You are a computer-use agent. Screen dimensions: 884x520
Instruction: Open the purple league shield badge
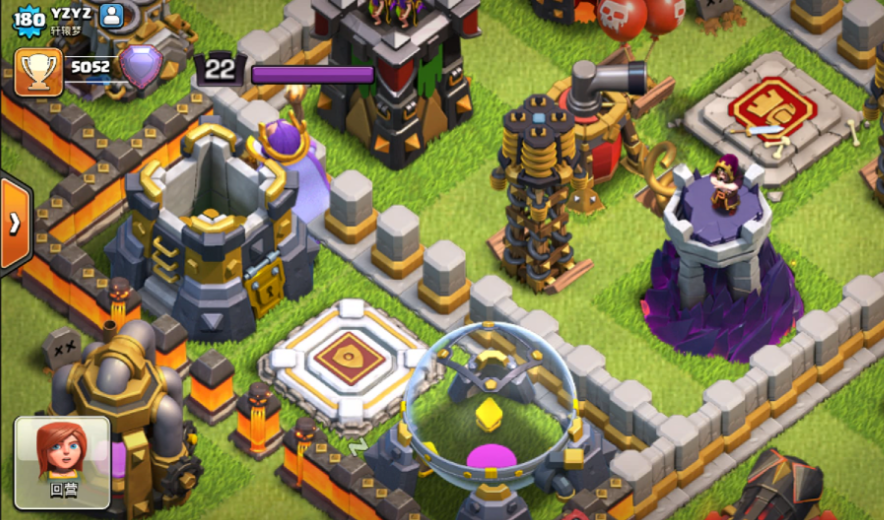click(140, 68)
